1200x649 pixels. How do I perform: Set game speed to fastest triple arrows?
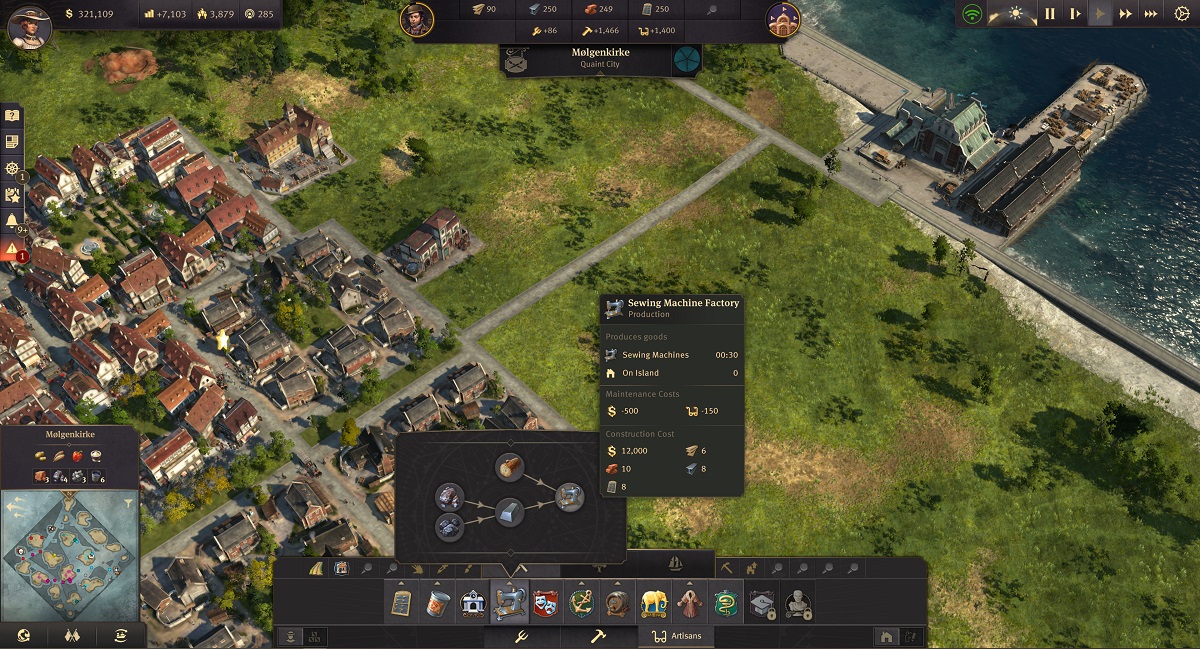(1151, 14)
